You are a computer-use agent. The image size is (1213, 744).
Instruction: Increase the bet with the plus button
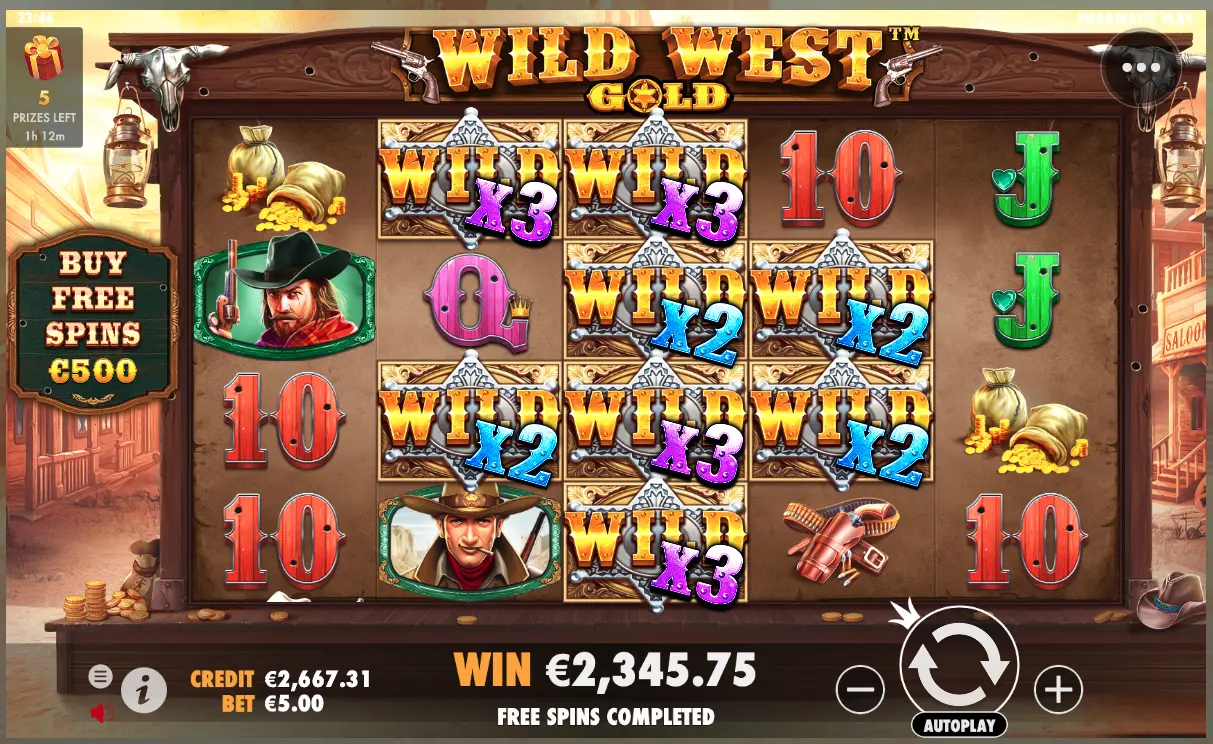click(1058, 688)
